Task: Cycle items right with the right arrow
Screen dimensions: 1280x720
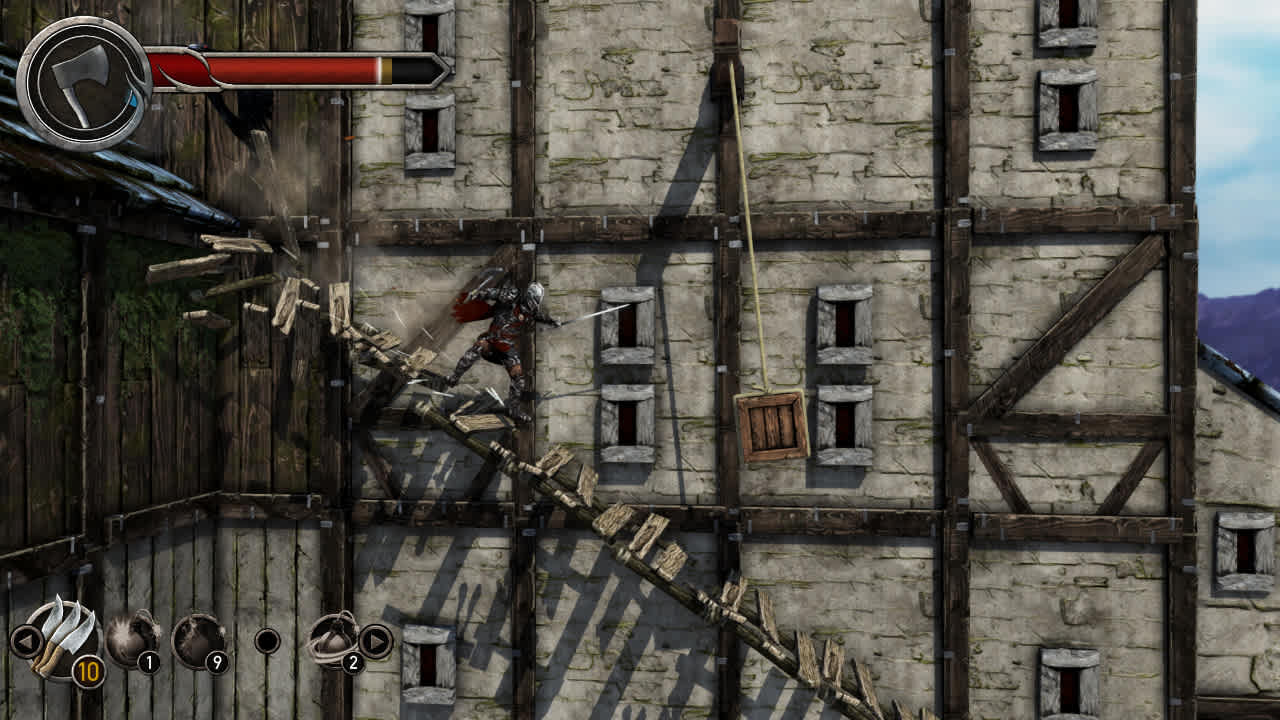Action: (378, 641)
